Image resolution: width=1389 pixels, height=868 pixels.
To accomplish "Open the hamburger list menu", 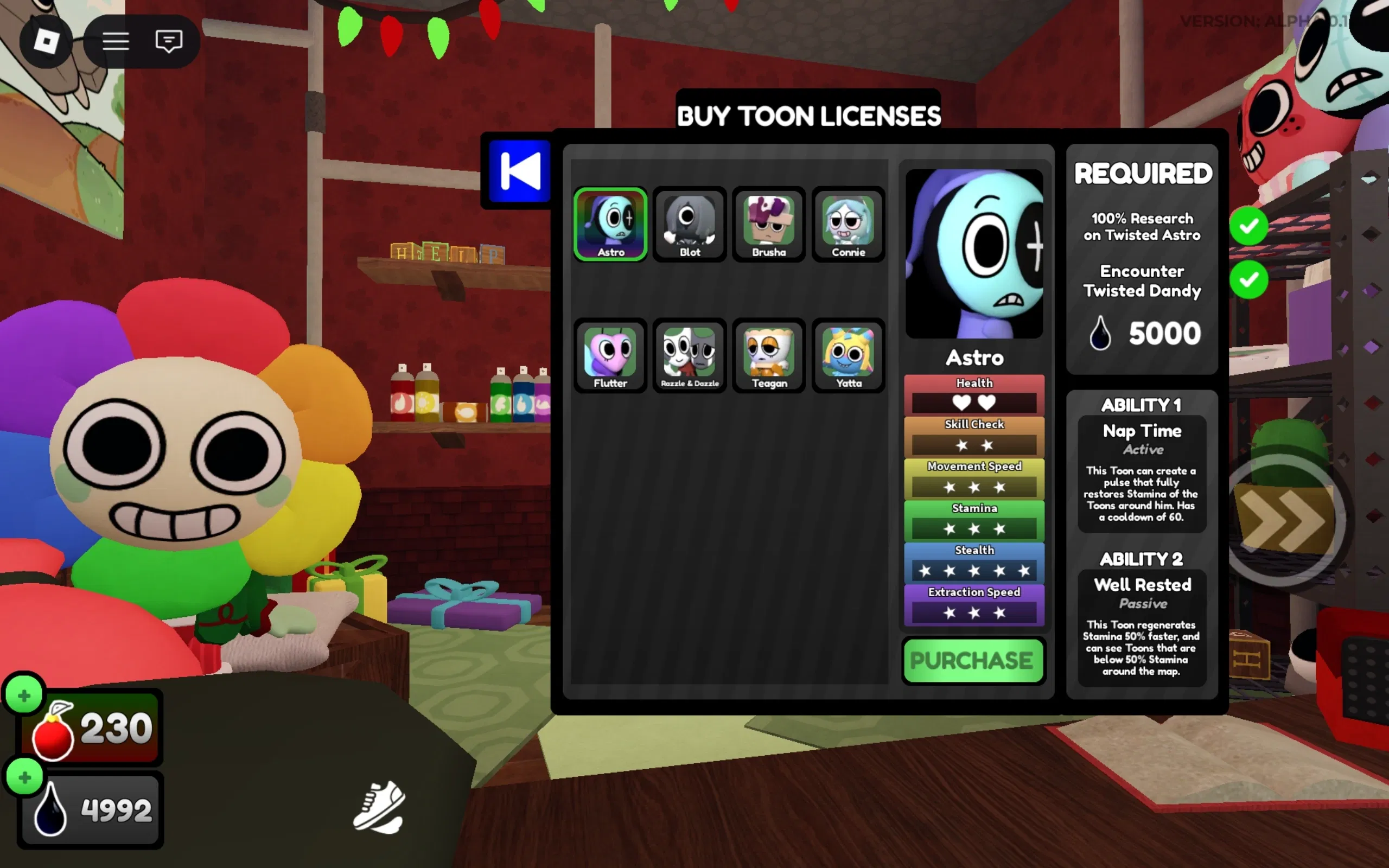I will click(x=116, y=41).
